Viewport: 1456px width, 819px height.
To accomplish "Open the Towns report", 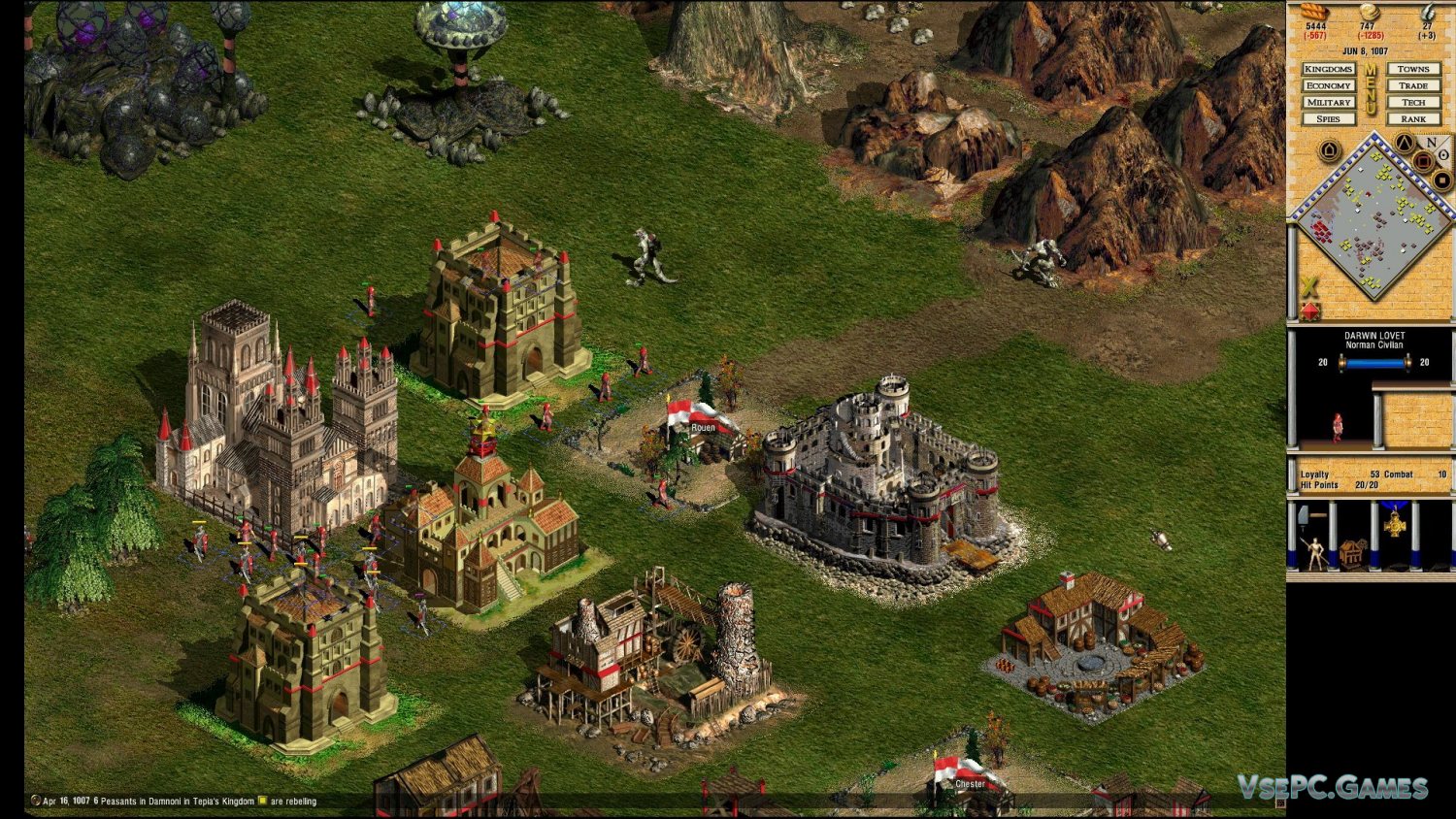I will (1413, 69).
